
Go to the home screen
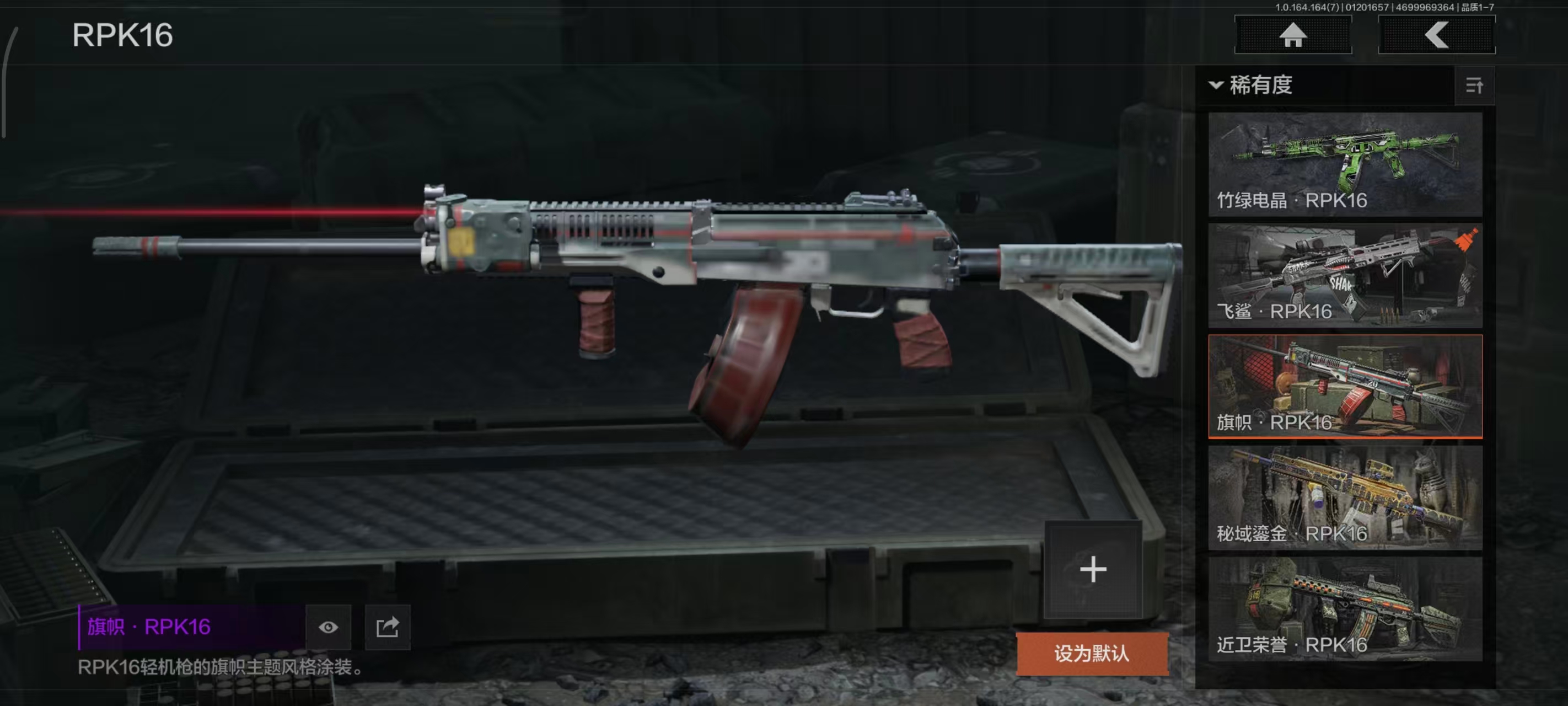coord(1292,35)
